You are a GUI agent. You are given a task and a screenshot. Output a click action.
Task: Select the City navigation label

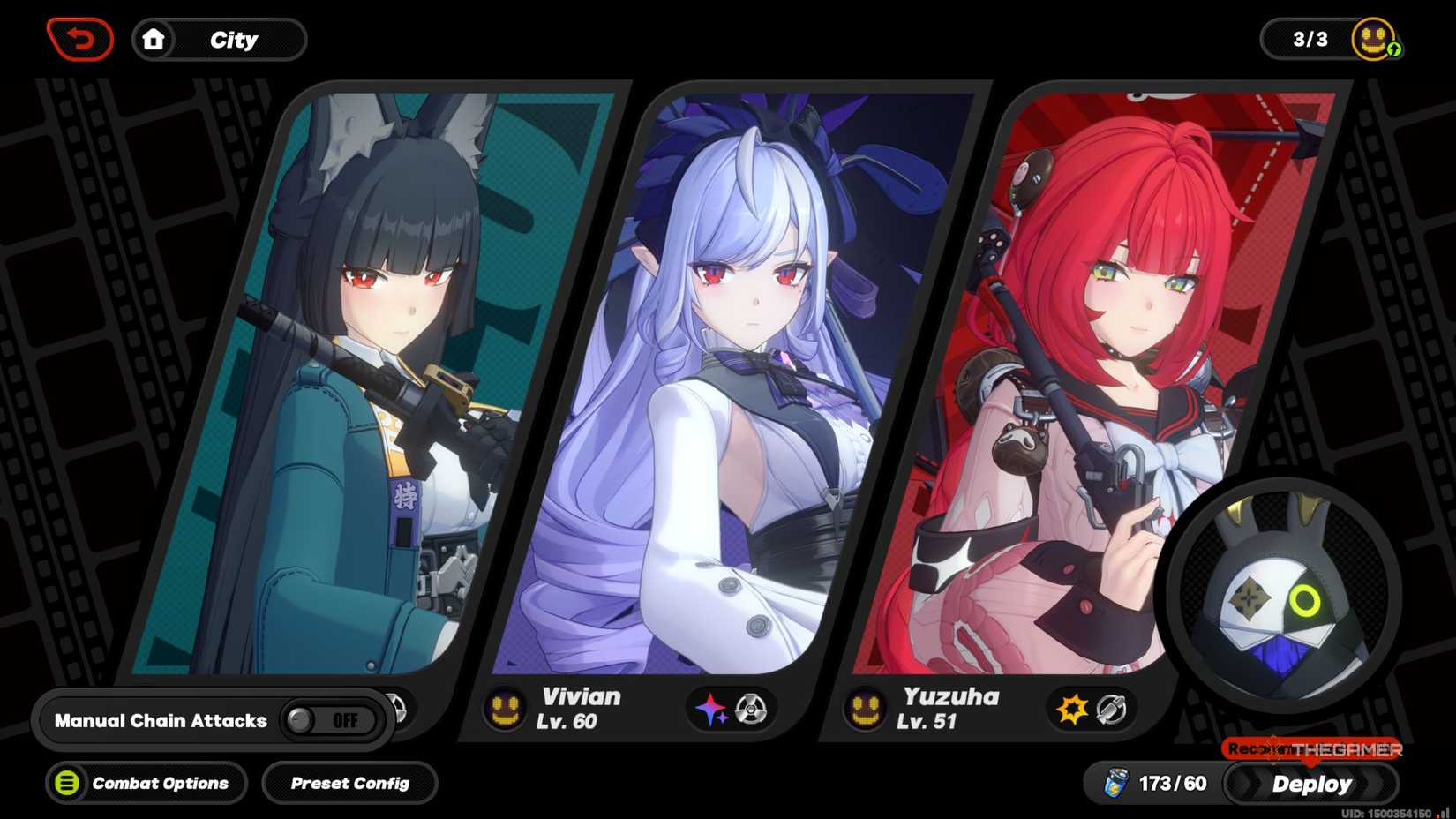pyautogui.click(x=232, y=39)
